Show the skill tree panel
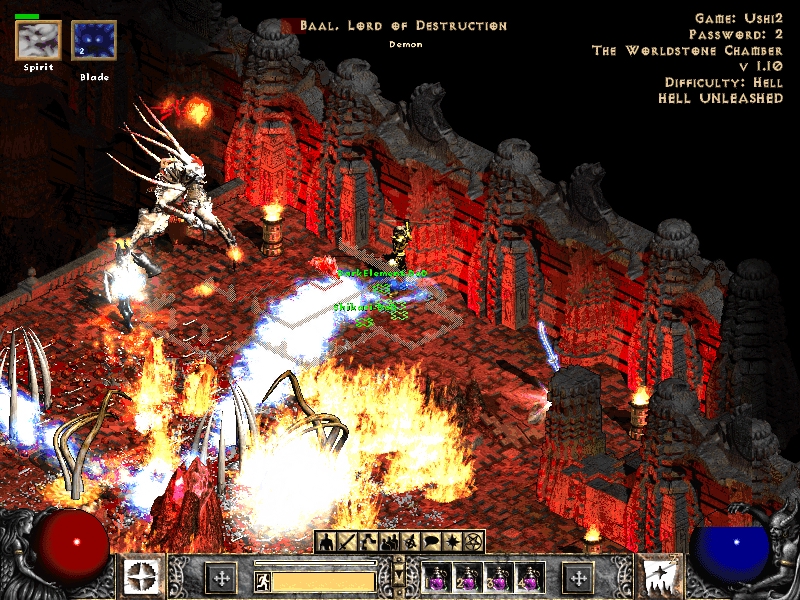The width and height of the screenshot is (800, 600). point(367,542)
